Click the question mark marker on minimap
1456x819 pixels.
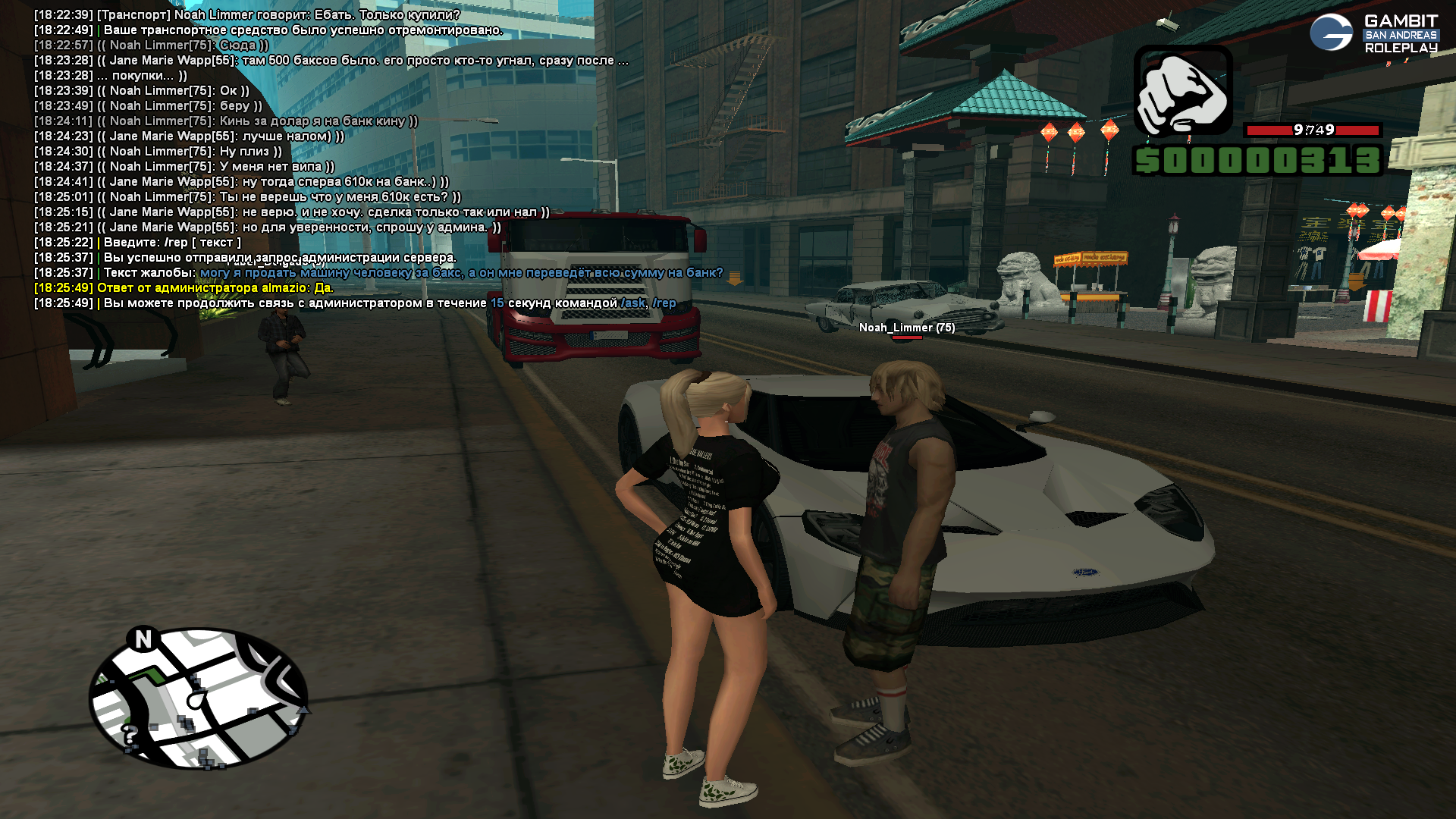[130, 735]
